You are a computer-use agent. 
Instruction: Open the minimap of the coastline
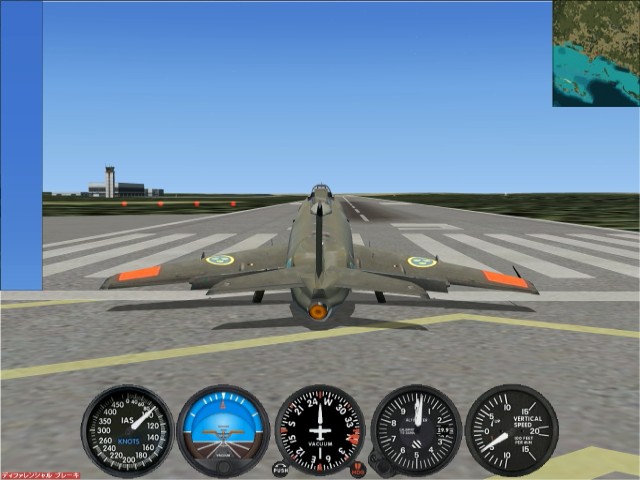[595, 53]
